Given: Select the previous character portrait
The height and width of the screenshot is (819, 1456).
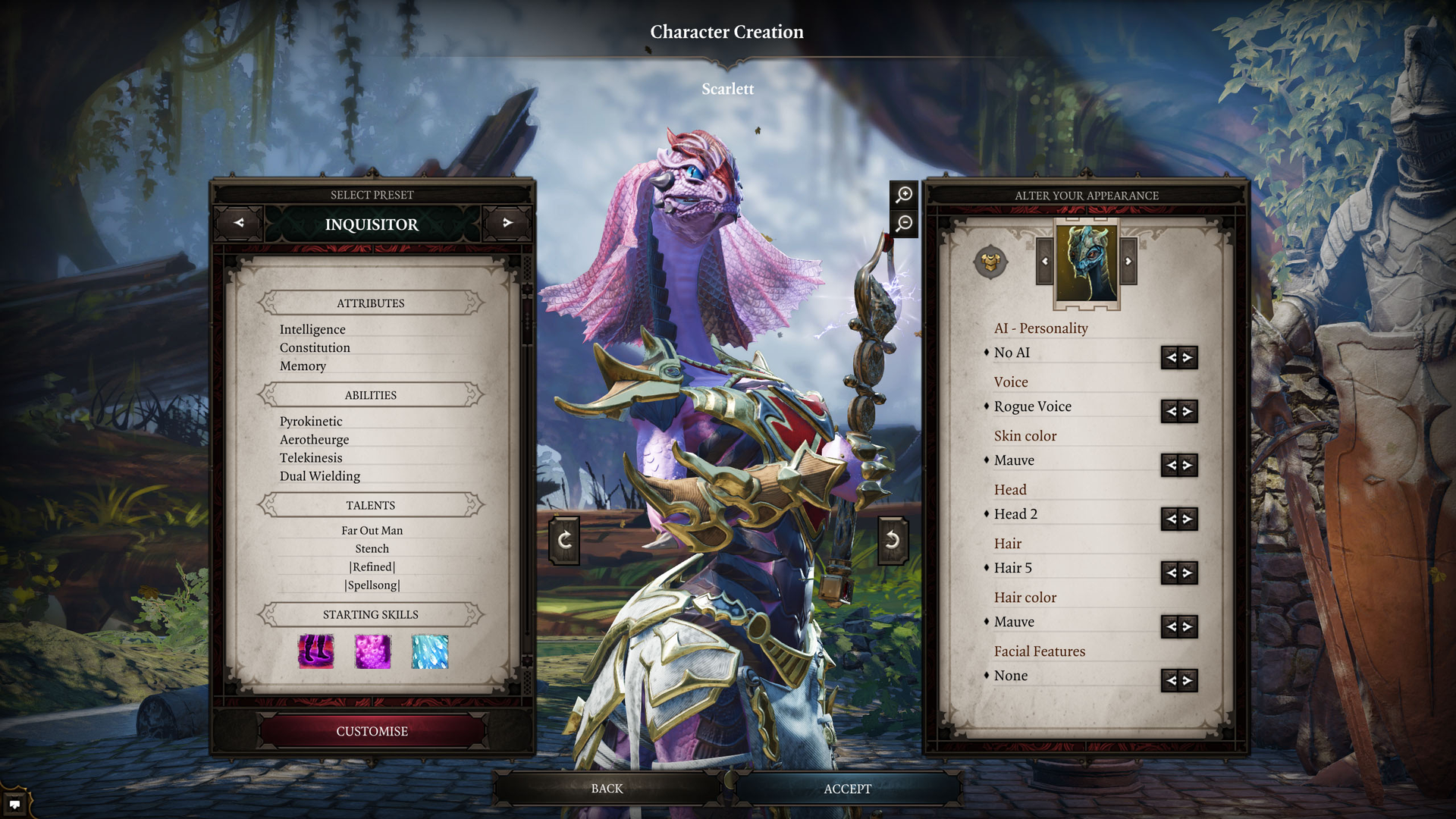Looking at the screenshot, I should tap(1045, 262).
